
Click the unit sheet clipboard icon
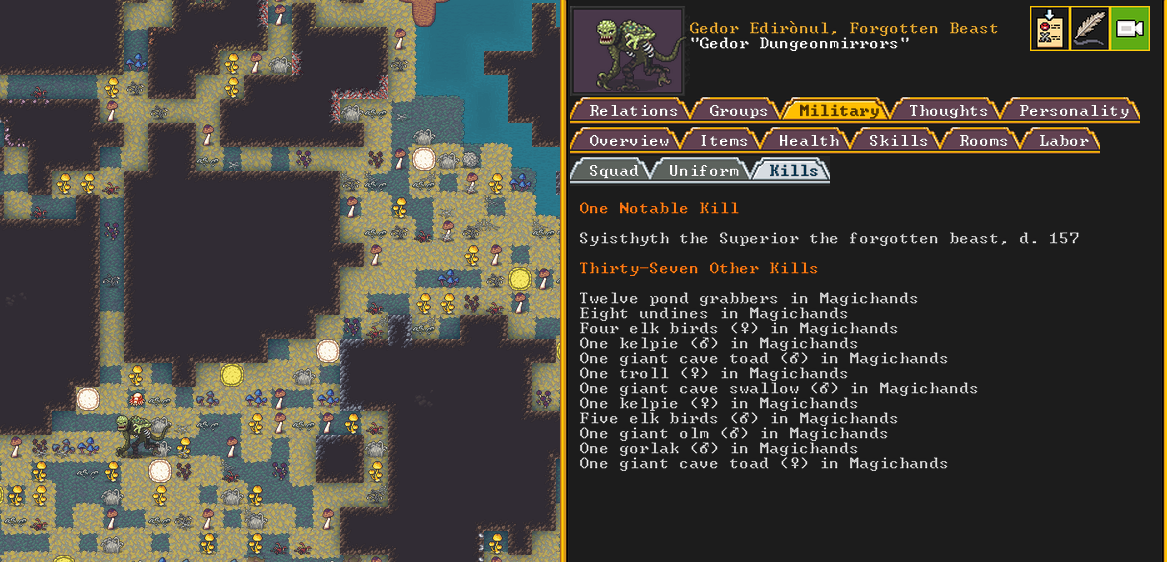1049,29
